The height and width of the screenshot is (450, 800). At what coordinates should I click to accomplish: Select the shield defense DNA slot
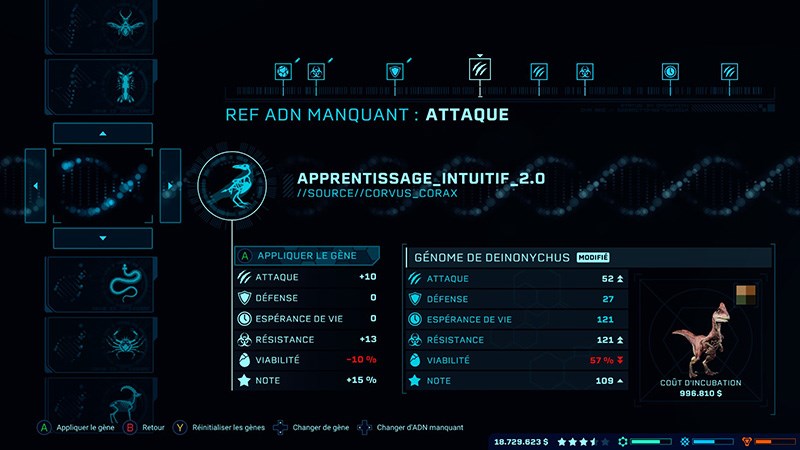pos(397,72)
